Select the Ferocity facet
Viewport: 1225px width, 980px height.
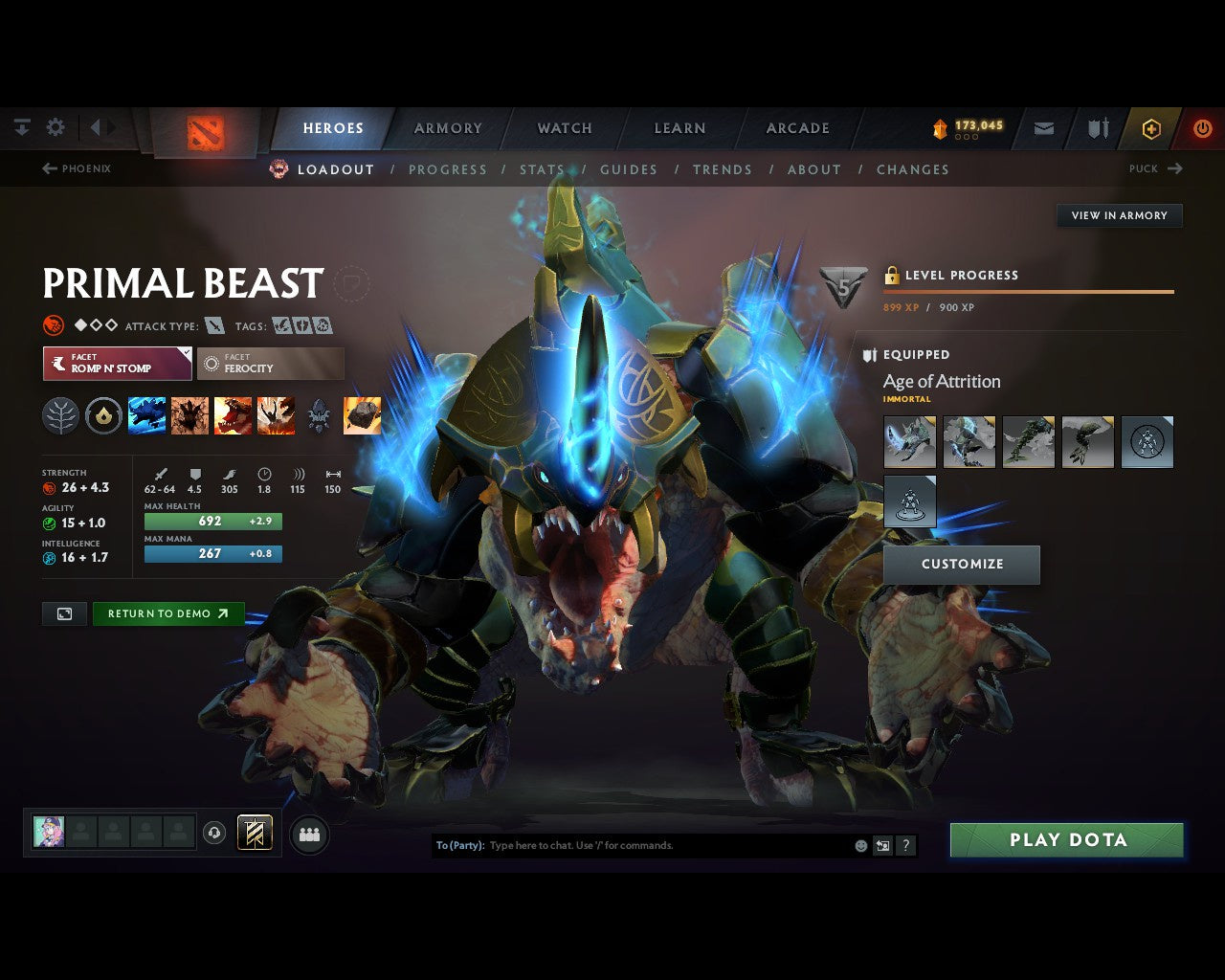(271, 364)
